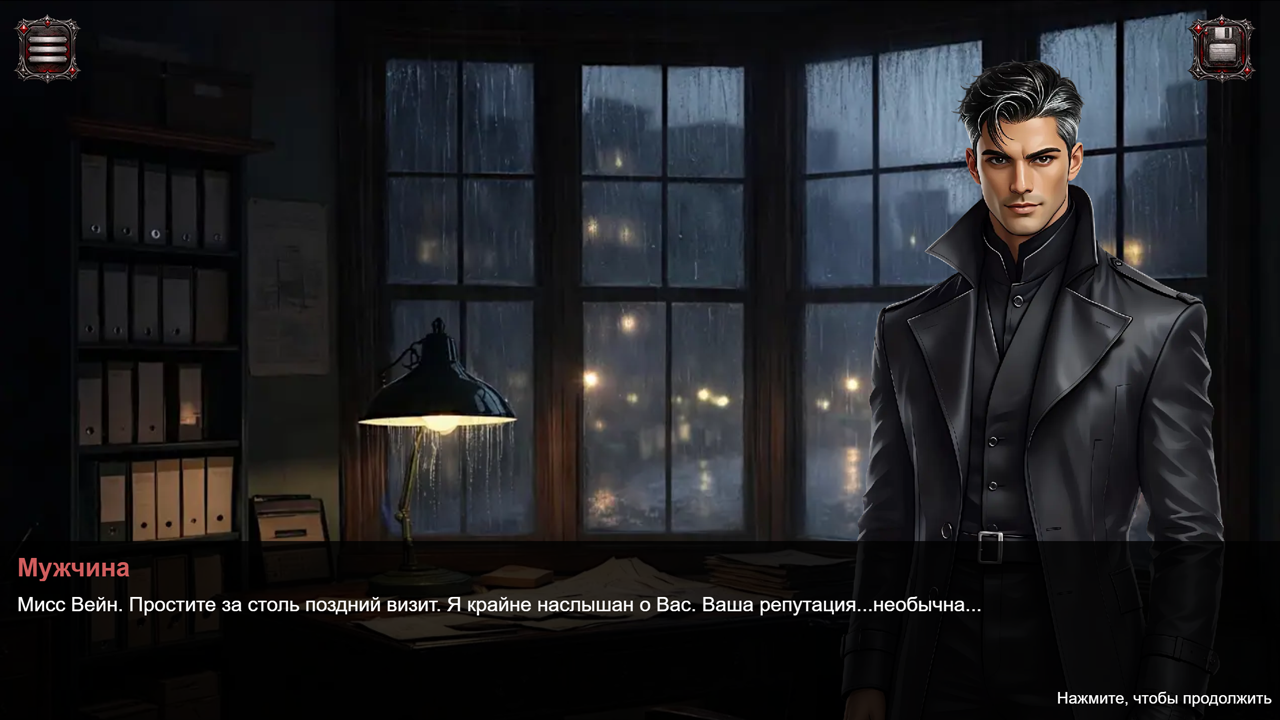Click the character's belt buckle
The image size is (1280, 720).
(990, 549)
